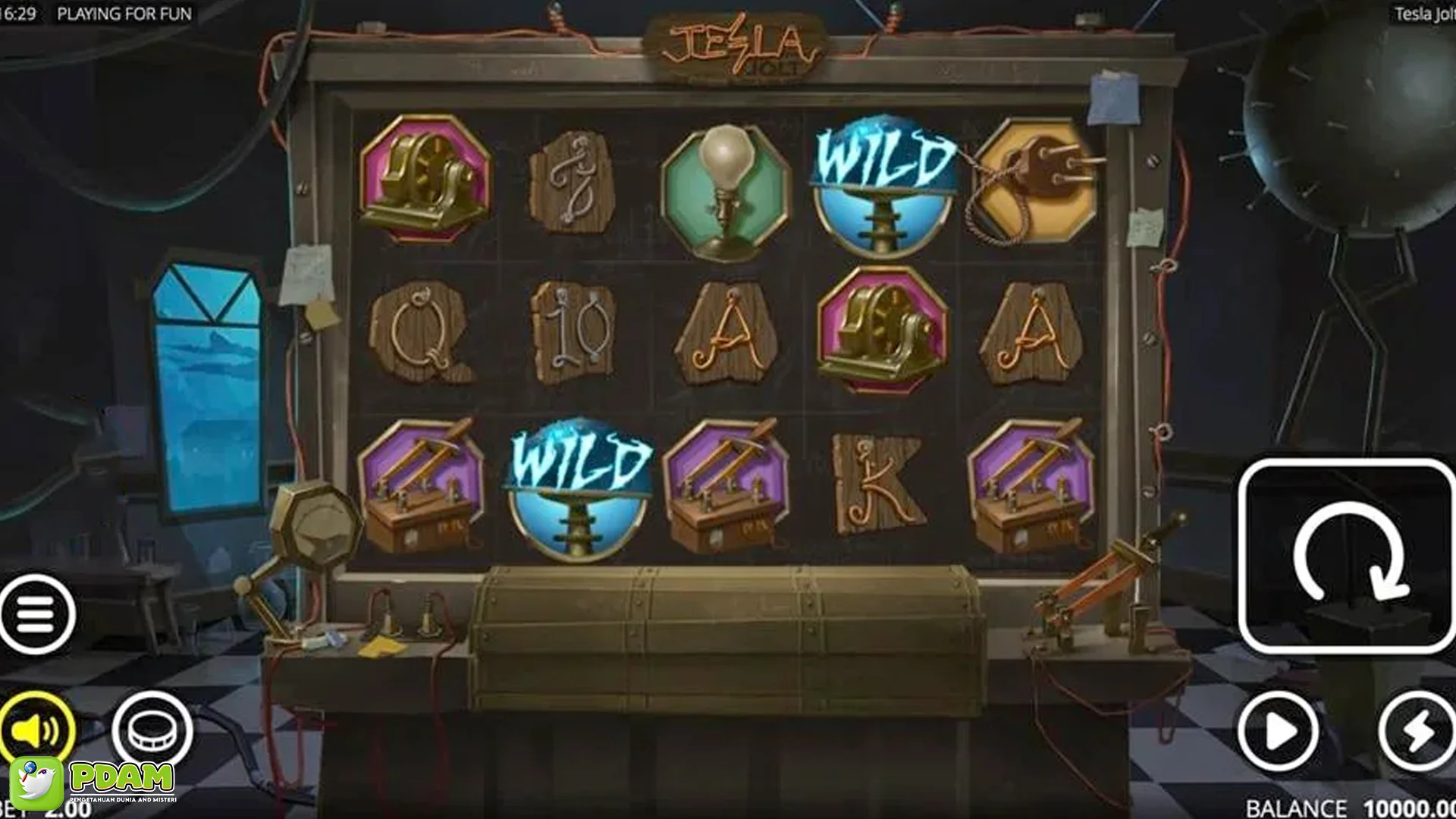This screenshot has height=819, width=1456.
Task: Click the Tesla Jolt logo plaque
Action: [732, 45]
